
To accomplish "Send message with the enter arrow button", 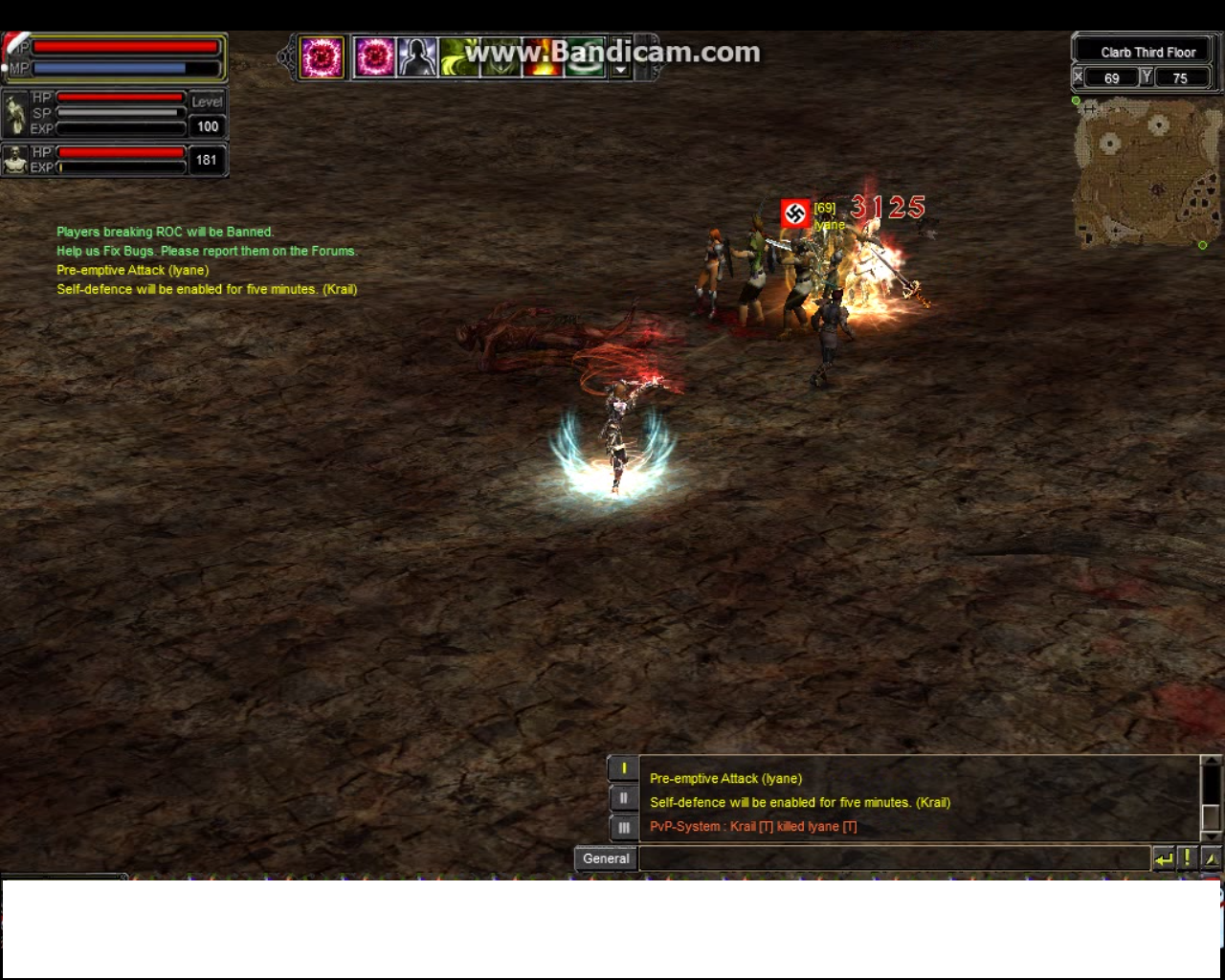I will pos(1164,858).
